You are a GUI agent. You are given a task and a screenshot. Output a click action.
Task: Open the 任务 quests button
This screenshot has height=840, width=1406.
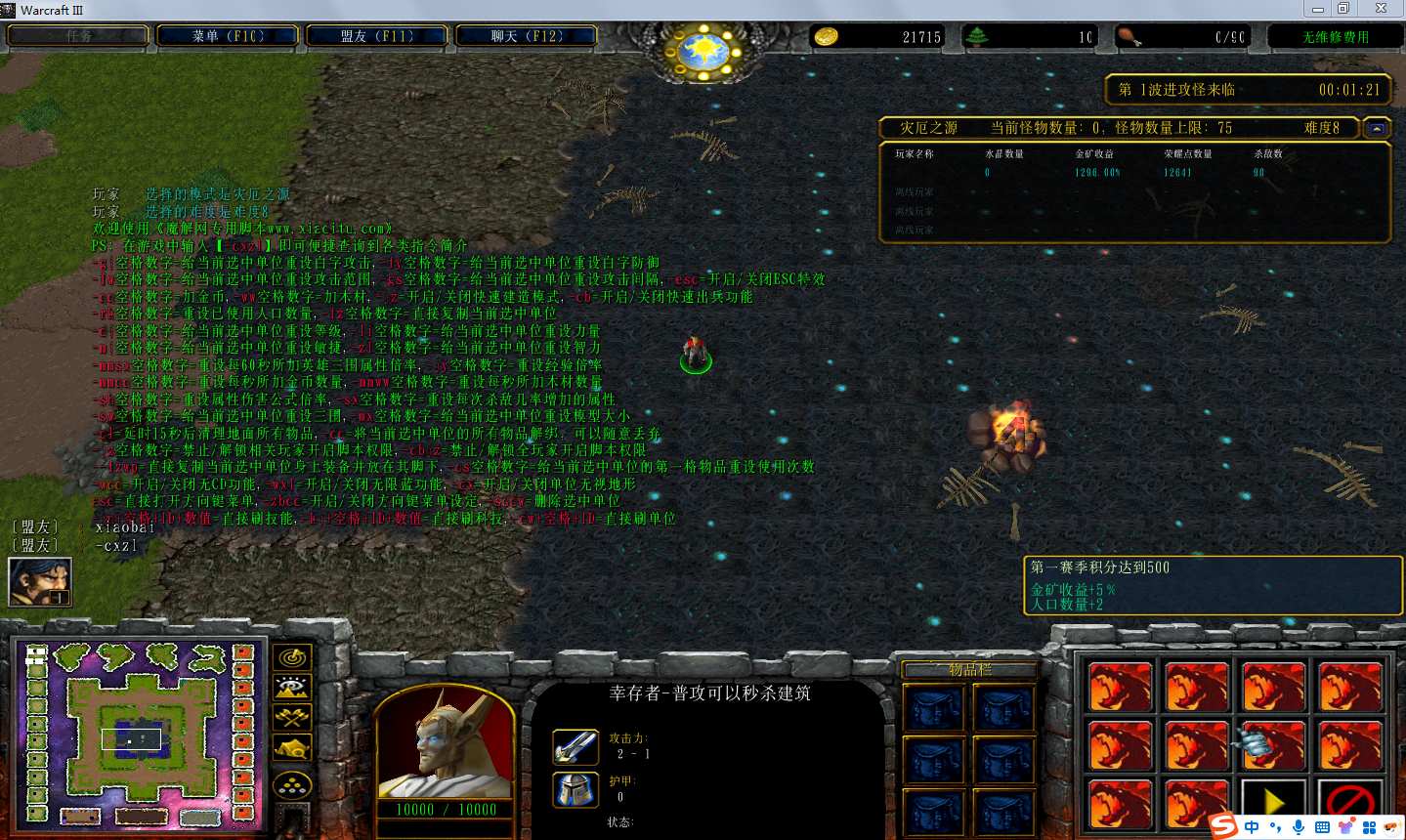click(78, 36)
